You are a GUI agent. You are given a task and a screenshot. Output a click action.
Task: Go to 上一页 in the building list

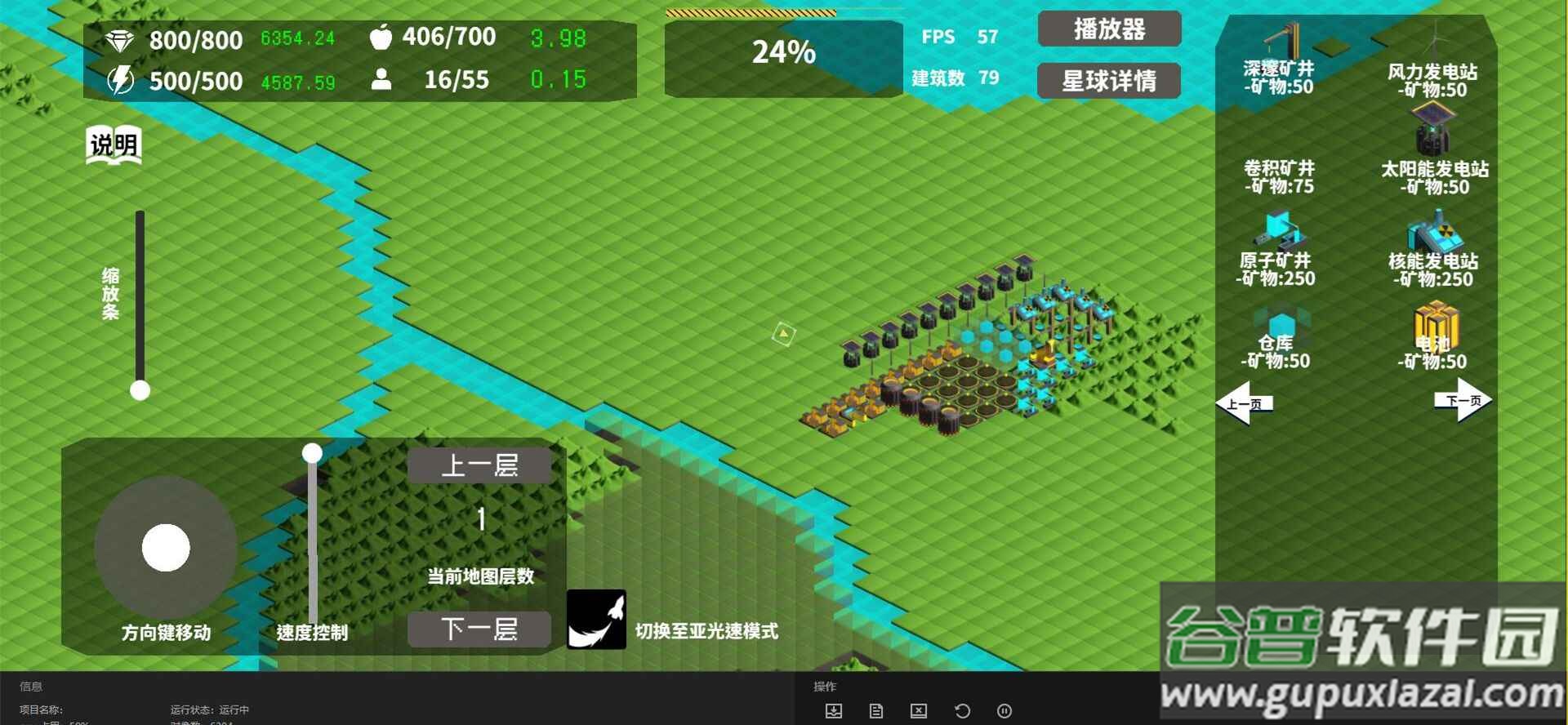coord(1246,403)
